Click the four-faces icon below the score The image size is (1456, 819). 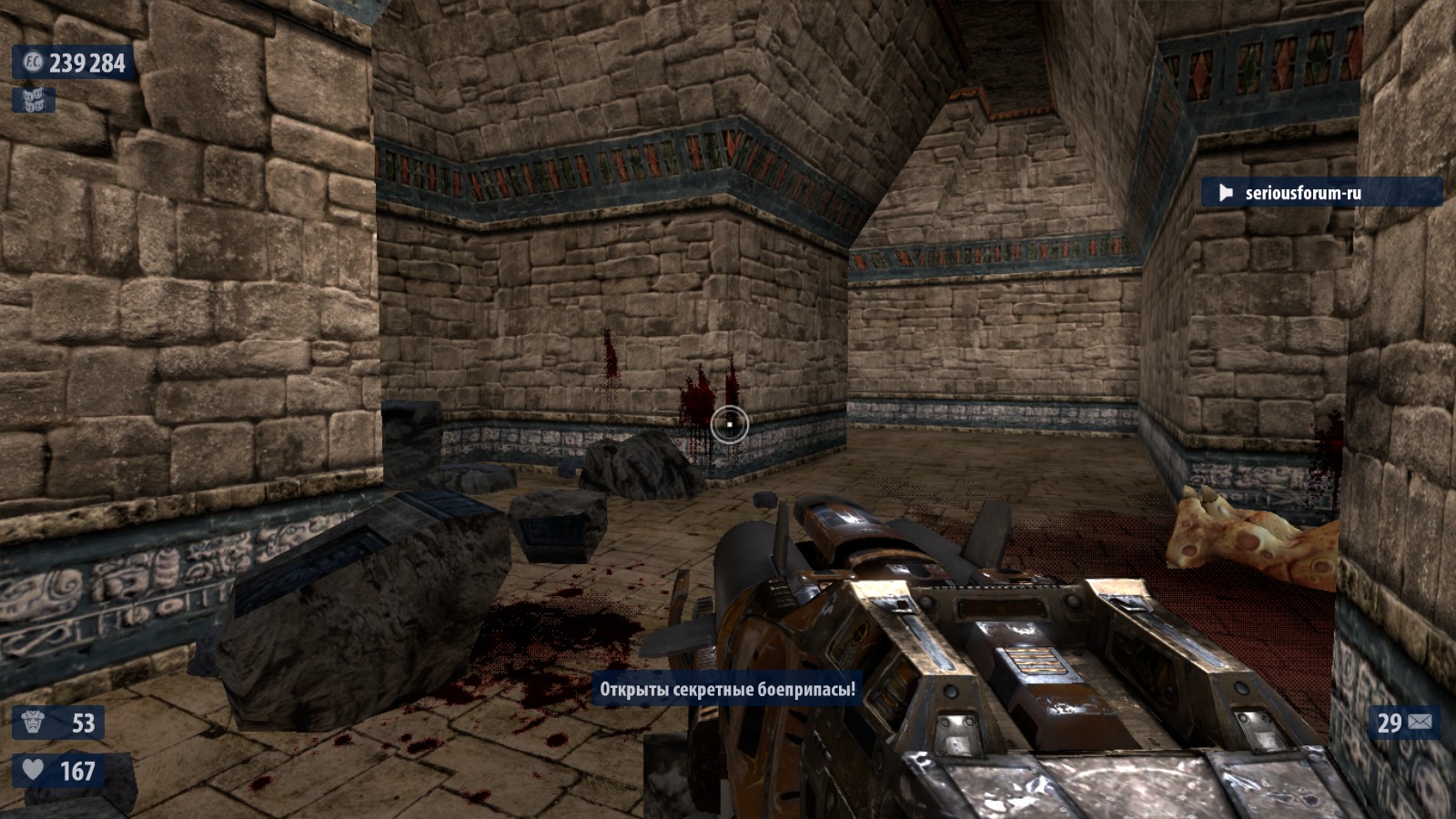[x=34, y=100]
